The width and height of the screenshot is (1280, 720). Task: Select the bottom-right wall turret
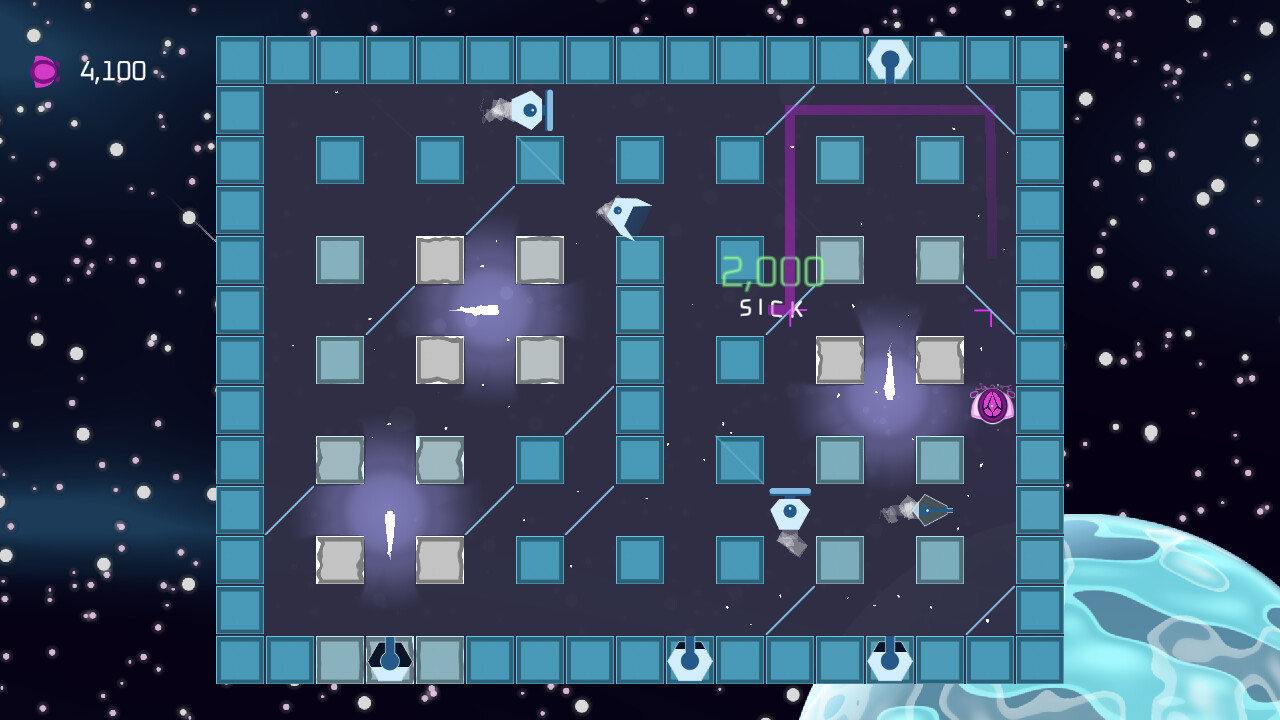(x=889, y=660)
